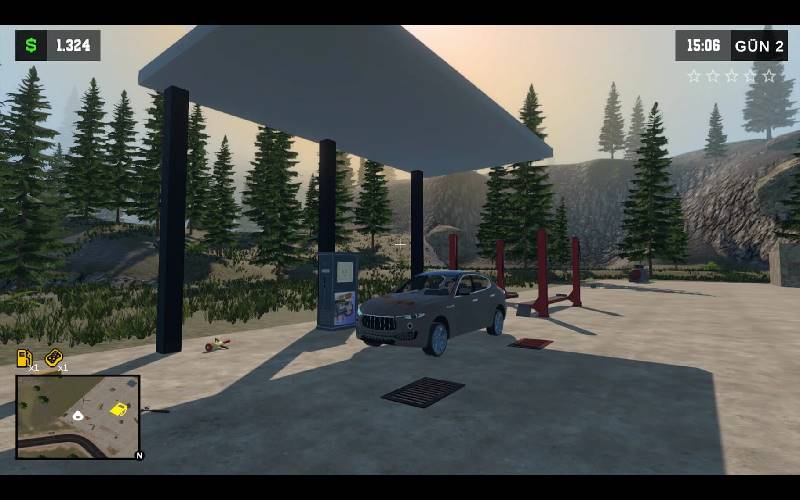
Task: Select the yellow sponge icon
Action: pyautogui.click(x=54, y=357)
